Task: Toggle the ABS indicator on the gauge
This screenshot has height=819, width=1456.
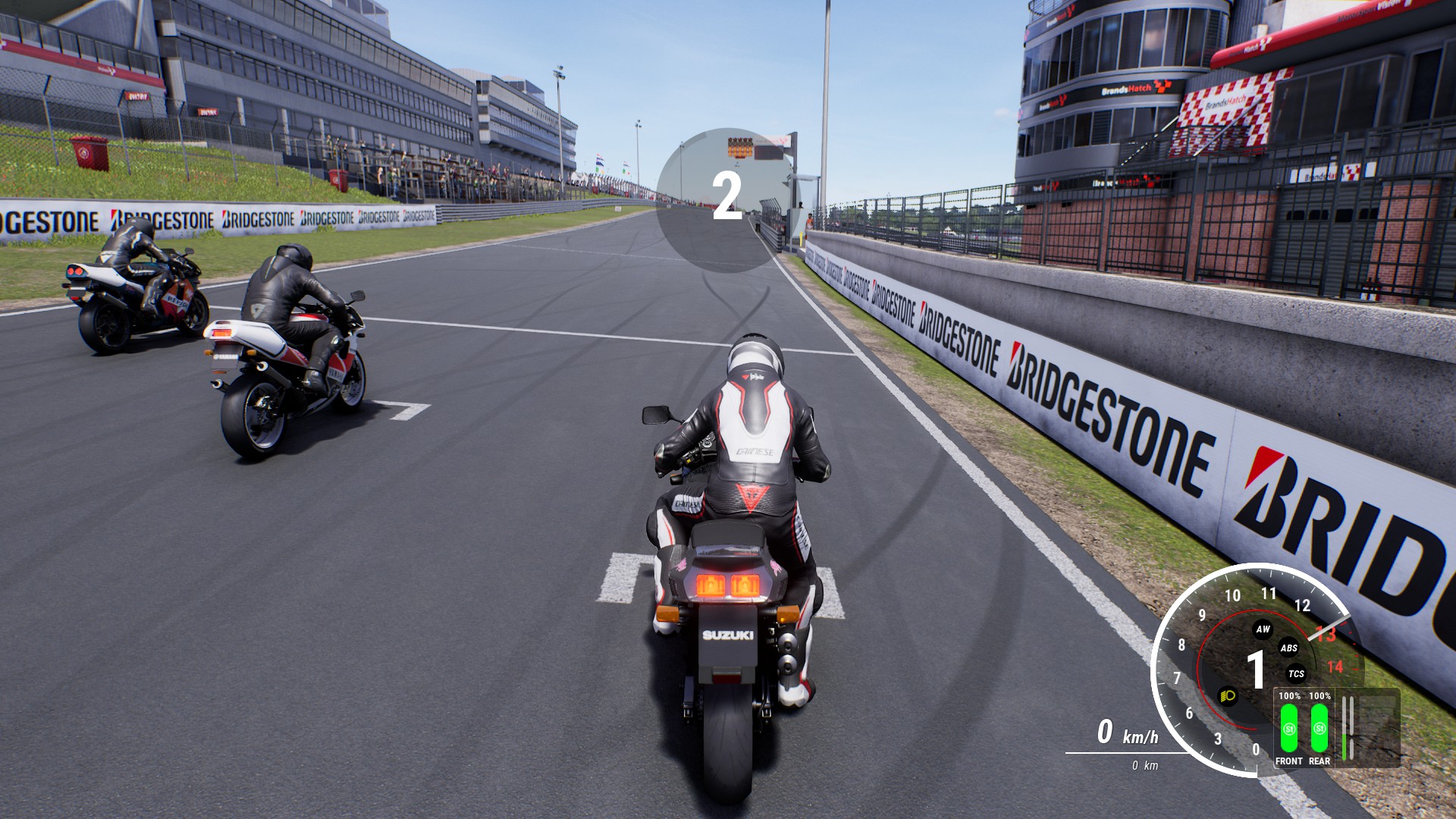Action: 1289,648
